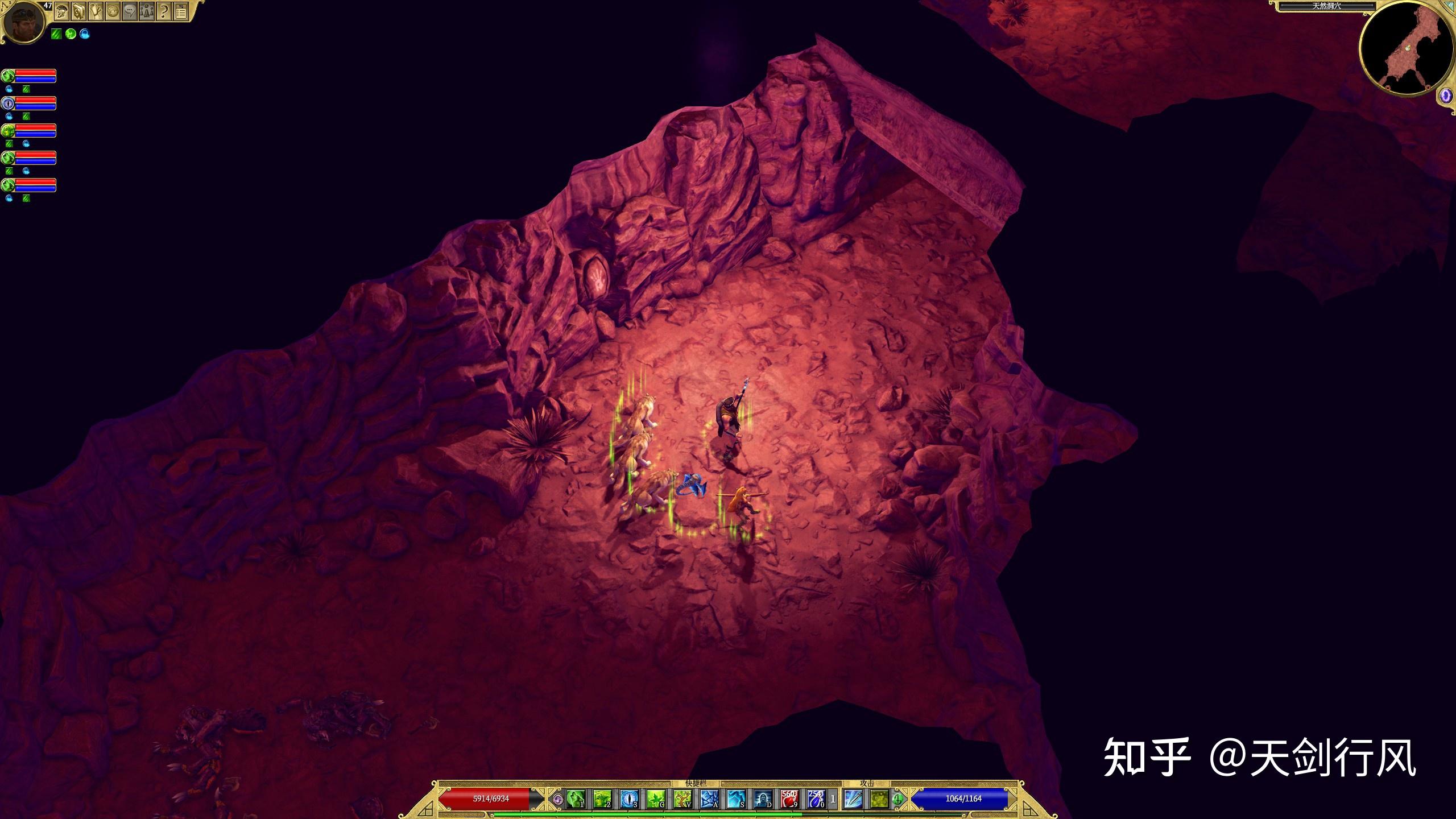
Task: Open the quest scroll log
Action: pyautogui.click(x=96, y=11)
